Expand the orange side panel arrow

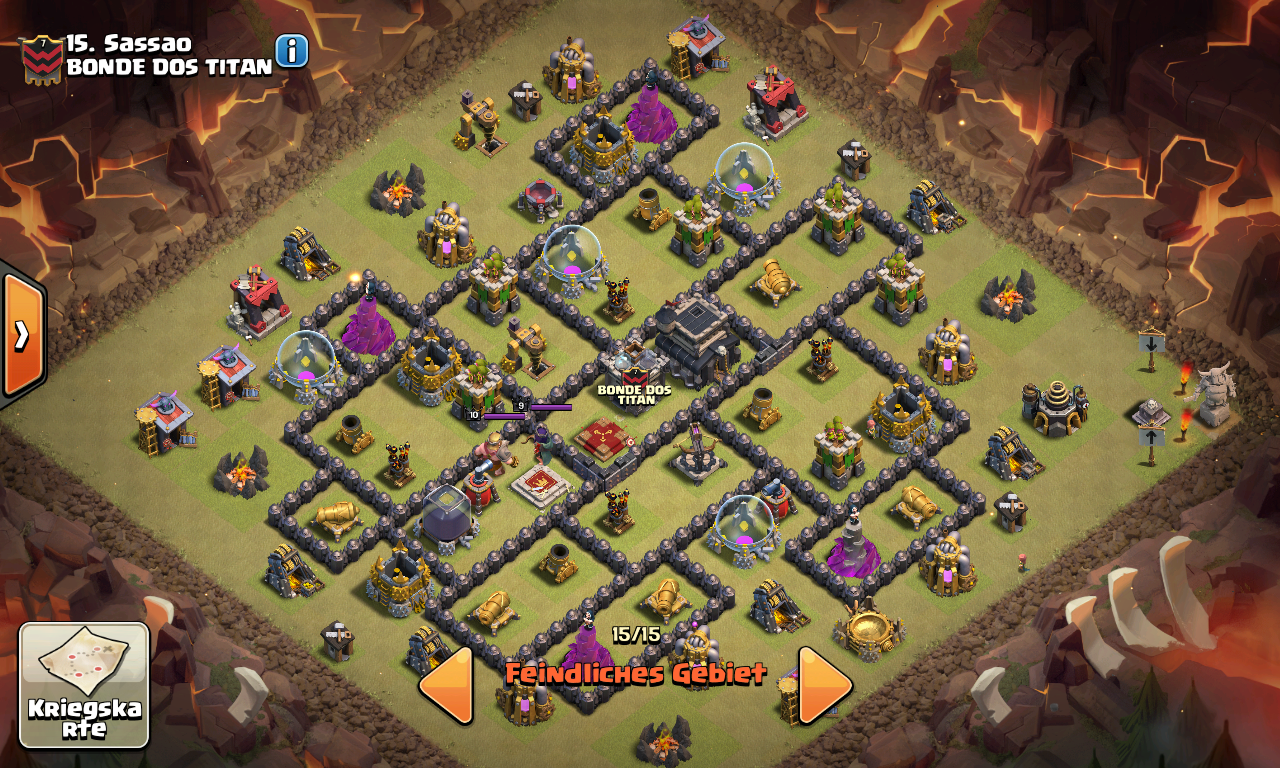[21, 335]
